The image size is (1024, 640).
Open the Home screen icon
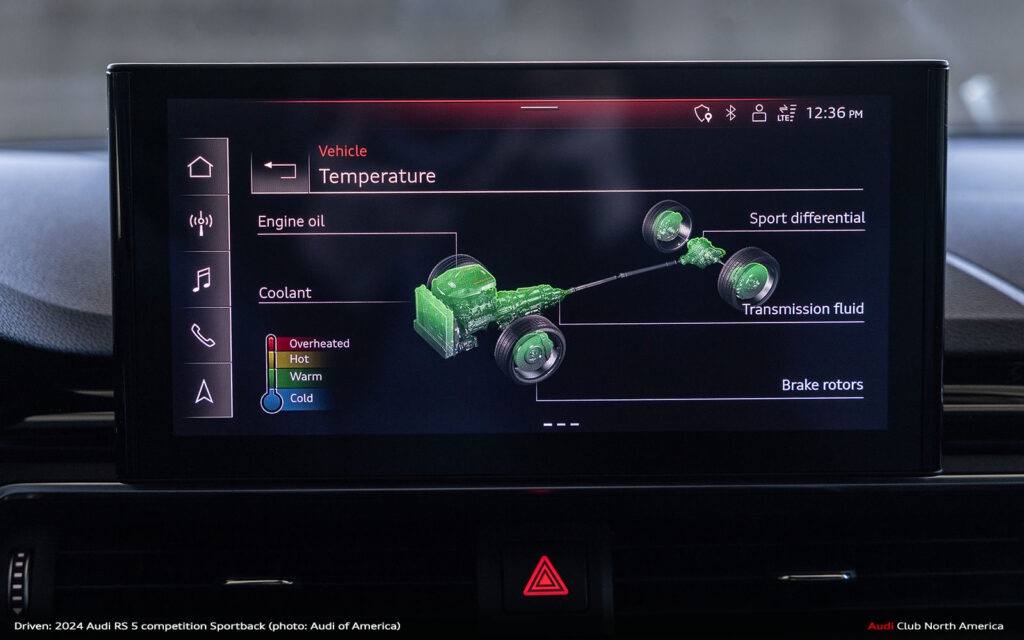tap(201, 167)
